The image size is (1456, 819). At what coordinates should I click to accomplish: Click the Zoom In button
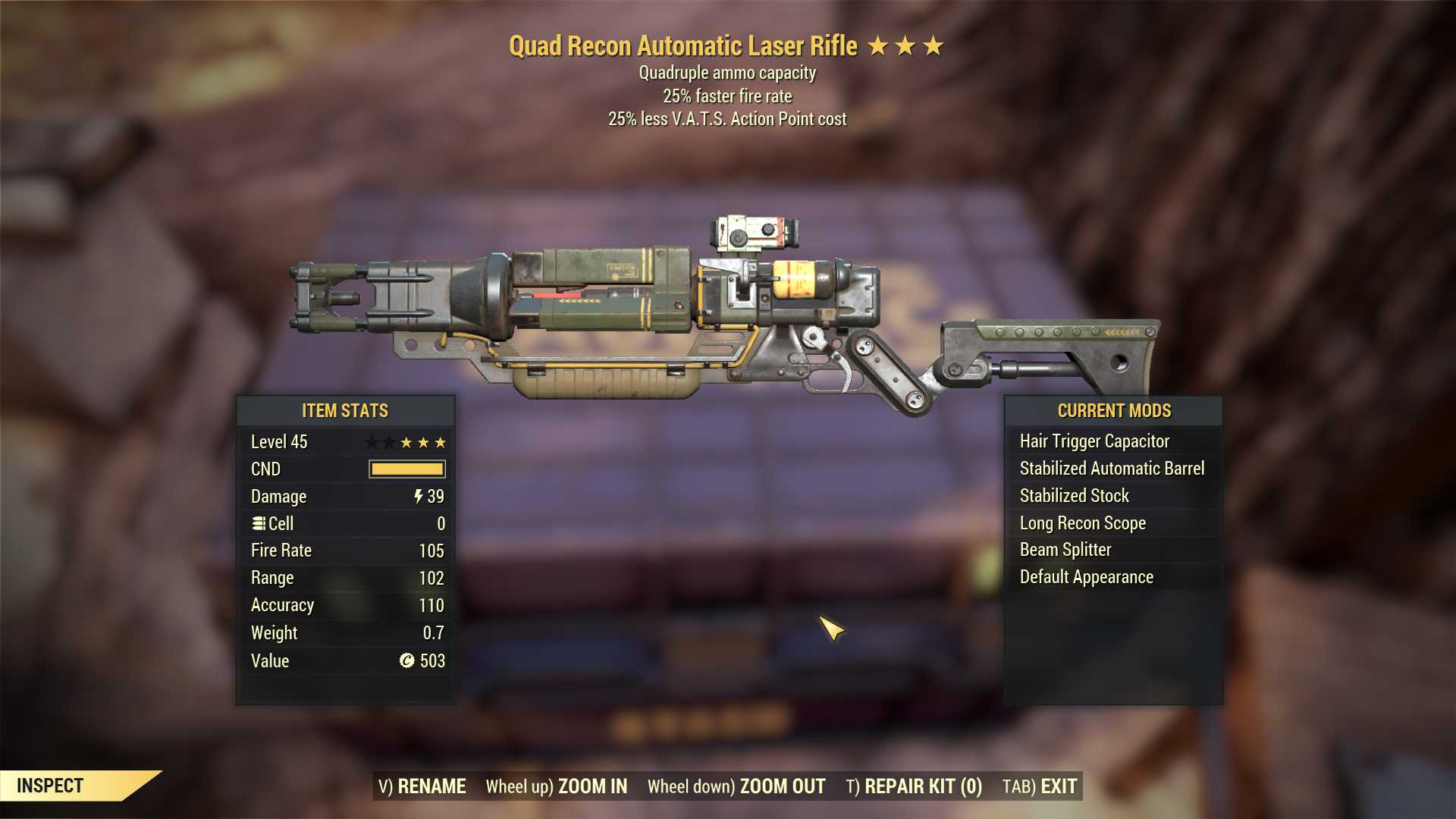tap(557, 786)
